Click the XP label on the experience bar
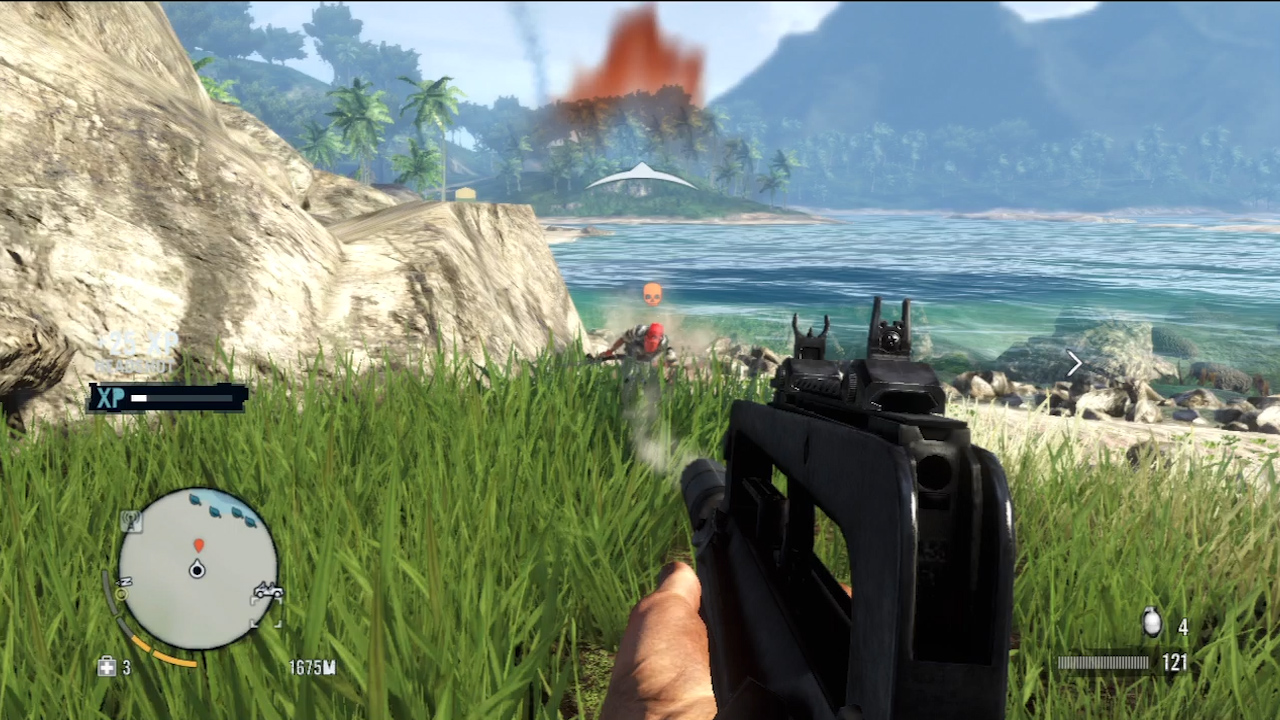This screenshot has height=720, width=1280. pyautogui.click(x=110, y=398)
